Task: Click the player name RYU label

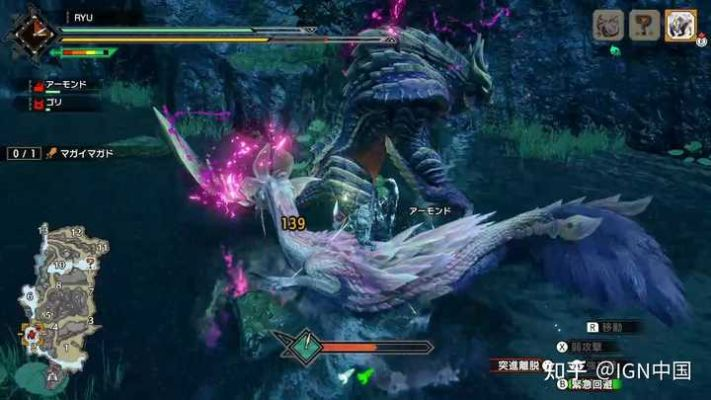Action: tap(83, 17)
